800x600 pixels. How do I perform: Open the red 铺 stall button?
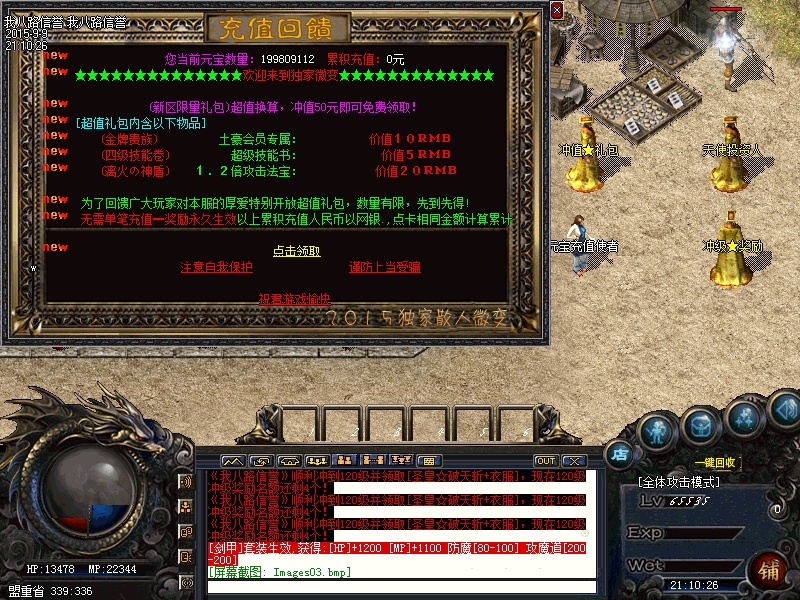point(770,571)
